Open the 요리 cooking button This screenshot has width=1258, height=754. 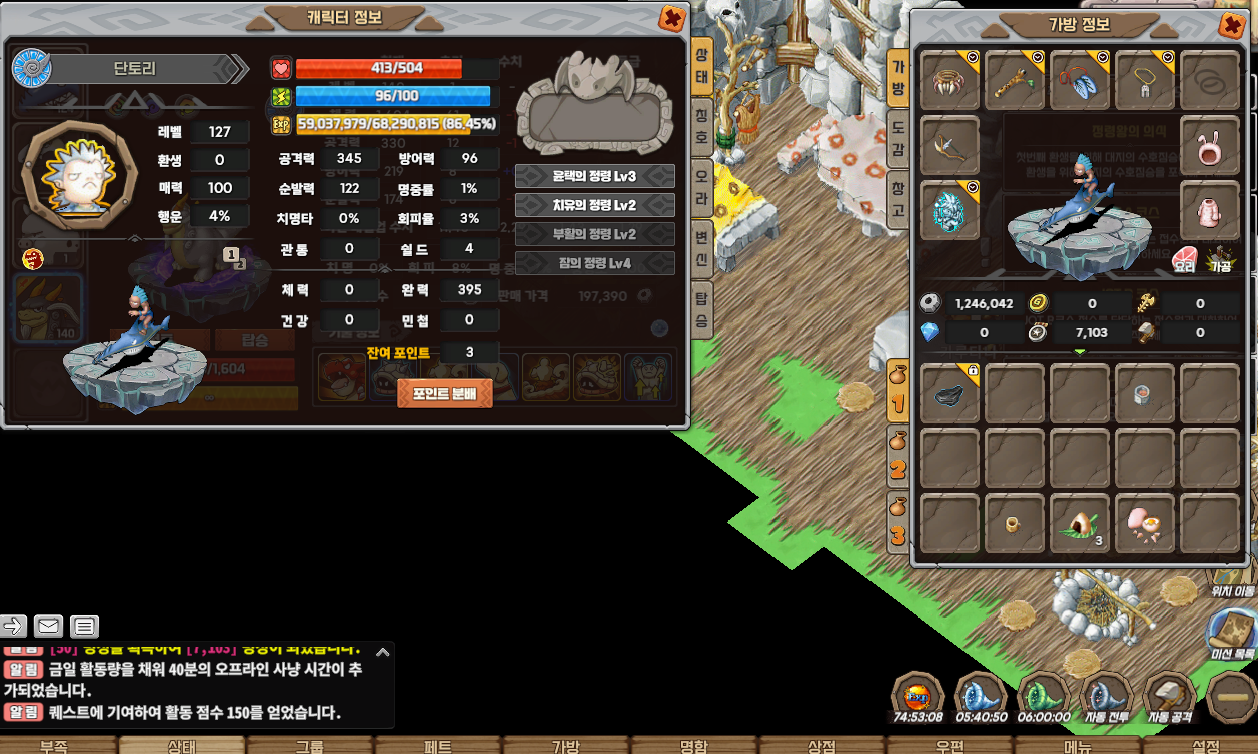pyautogui.click(x=1185, y=260)
